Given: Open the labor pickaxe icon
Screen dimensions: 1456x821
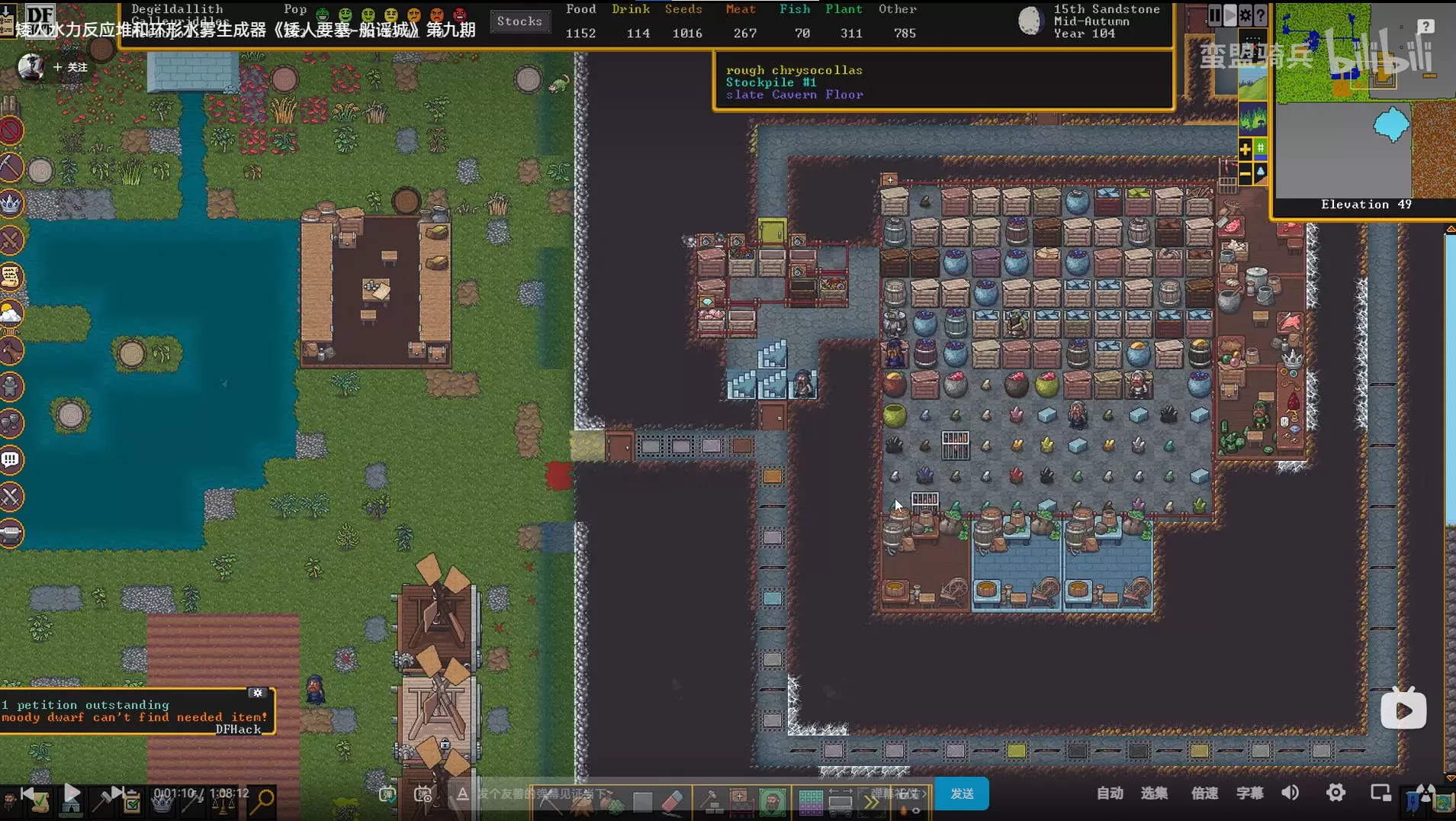Looking at the screenshot, I should (x=11, y=167).
